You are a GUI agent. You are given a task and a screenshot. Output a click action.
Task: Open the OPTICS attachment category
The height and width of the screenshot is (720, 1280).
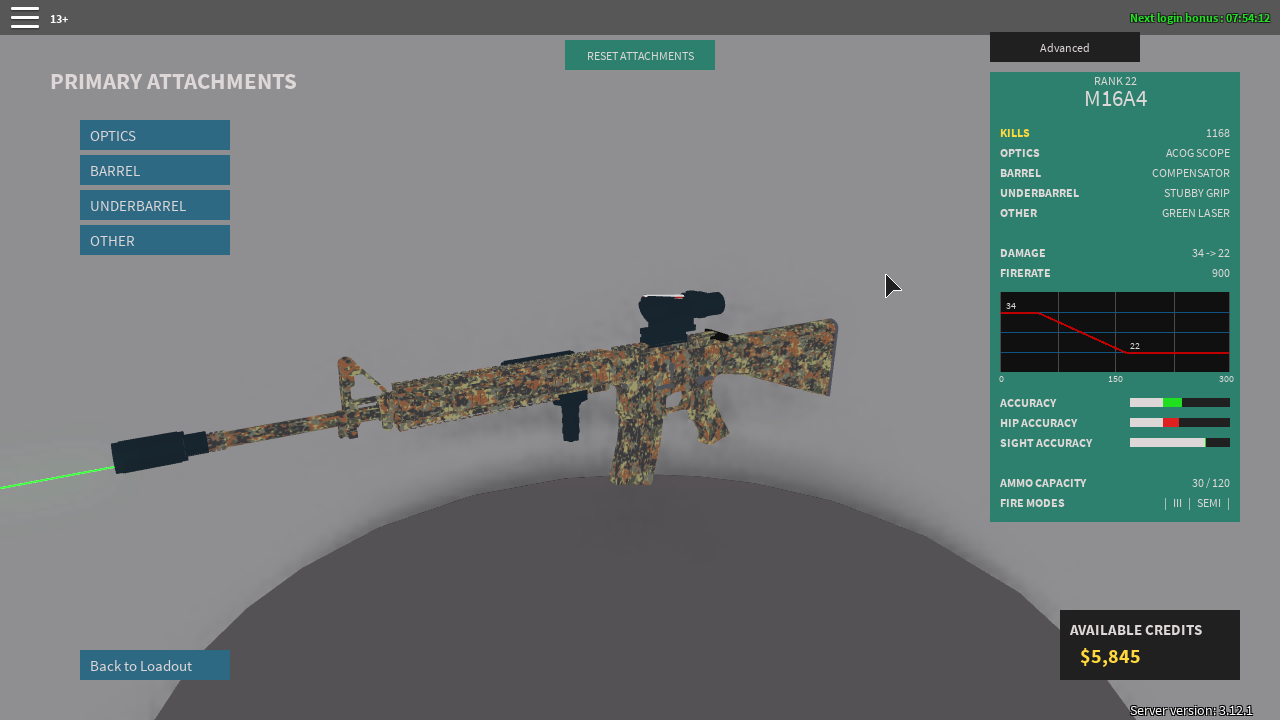pos(154,135)
